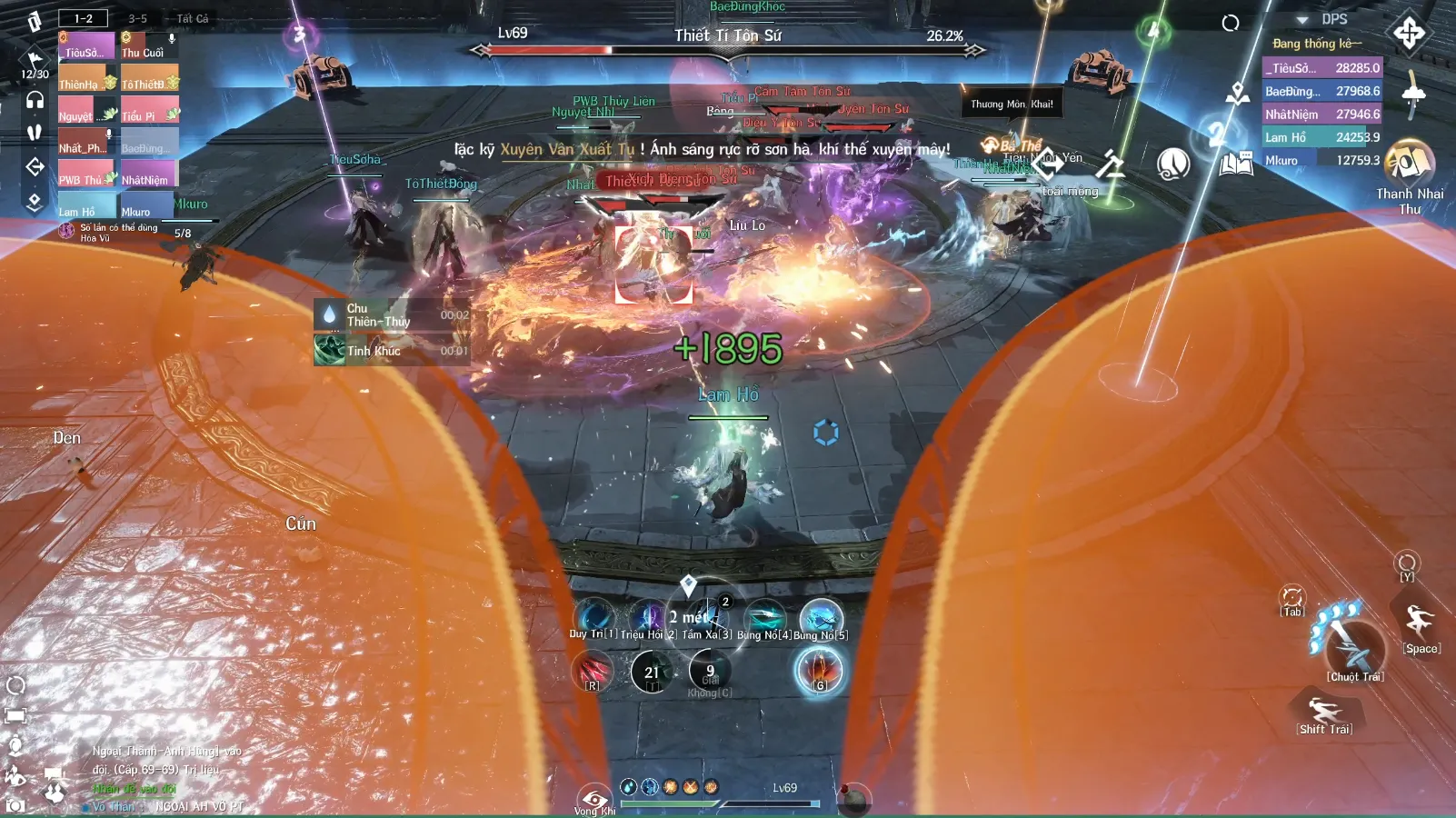Toggle Vọng Khí eye vision
The height and width of the screenshot is (818, 1456).
tap(595, 799)
